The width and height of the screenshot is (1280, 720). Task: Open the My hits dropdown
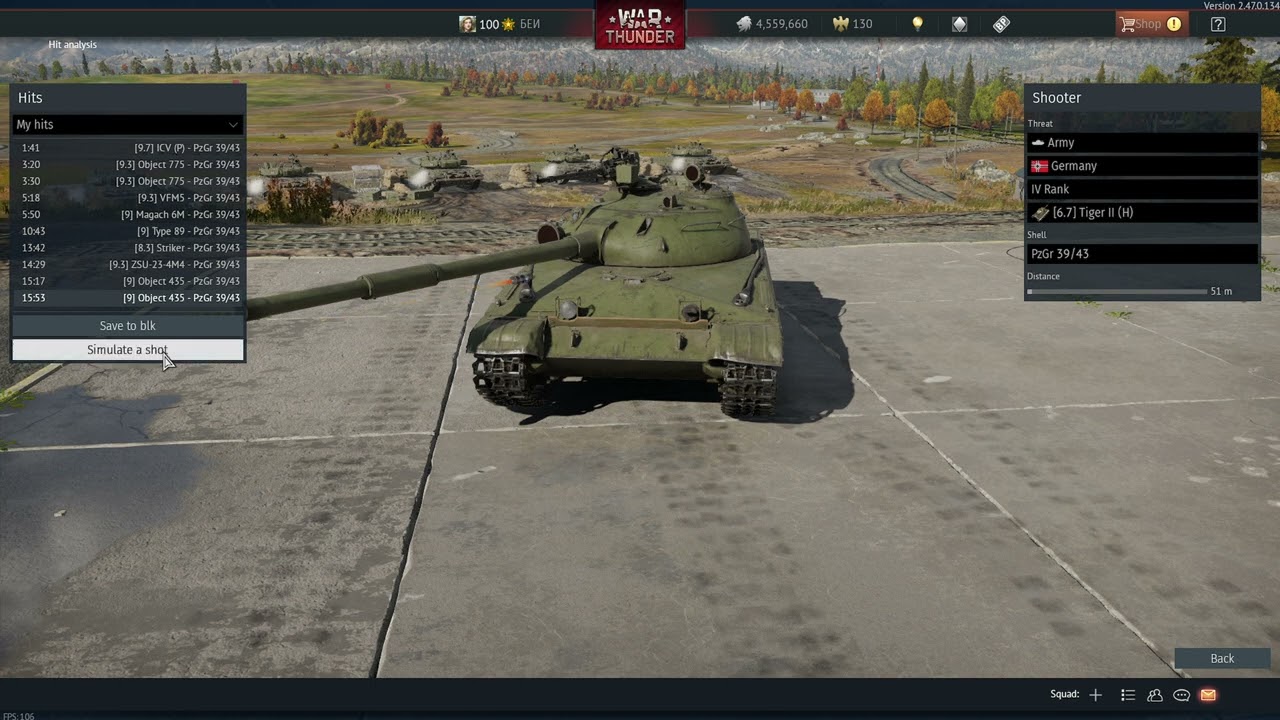point(127,124)
